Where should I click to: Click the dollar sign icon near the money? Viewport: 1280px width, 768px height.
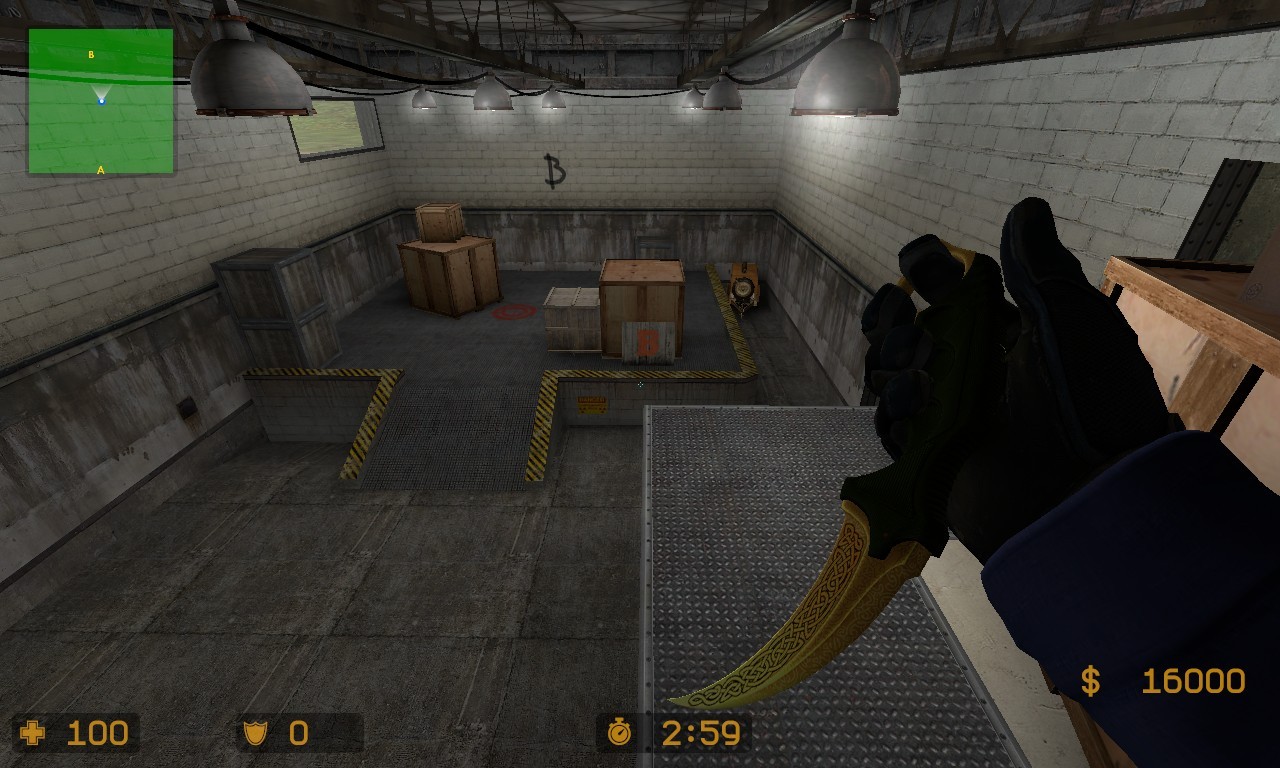[x=1089, y=679]
